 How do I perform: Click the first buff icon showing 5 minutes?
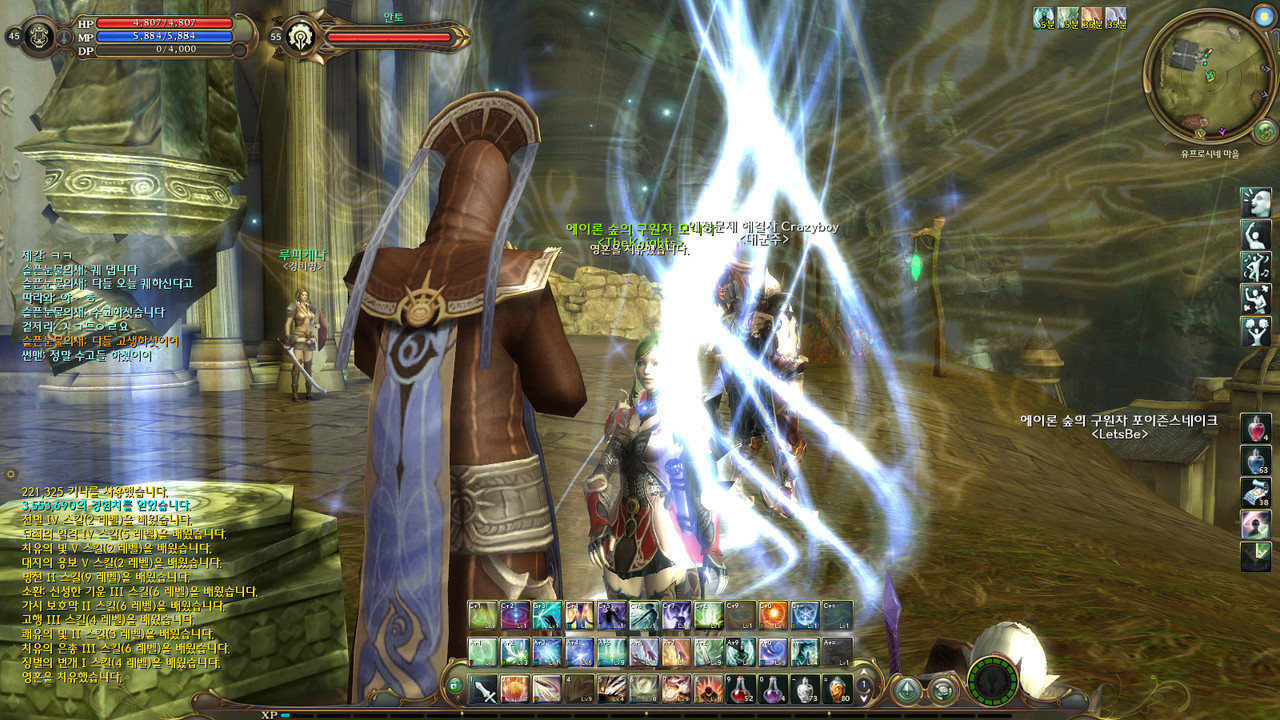click(x=1044, y=17)
